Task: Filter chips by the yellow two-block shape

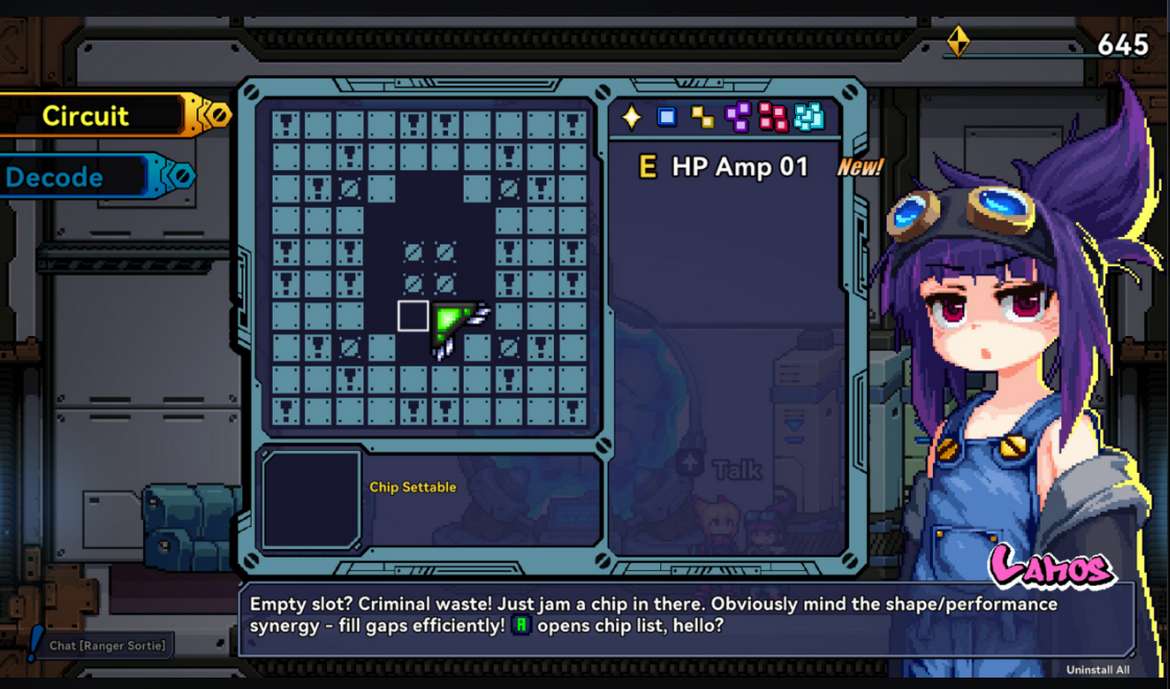Action: click(x=703, y=118)
